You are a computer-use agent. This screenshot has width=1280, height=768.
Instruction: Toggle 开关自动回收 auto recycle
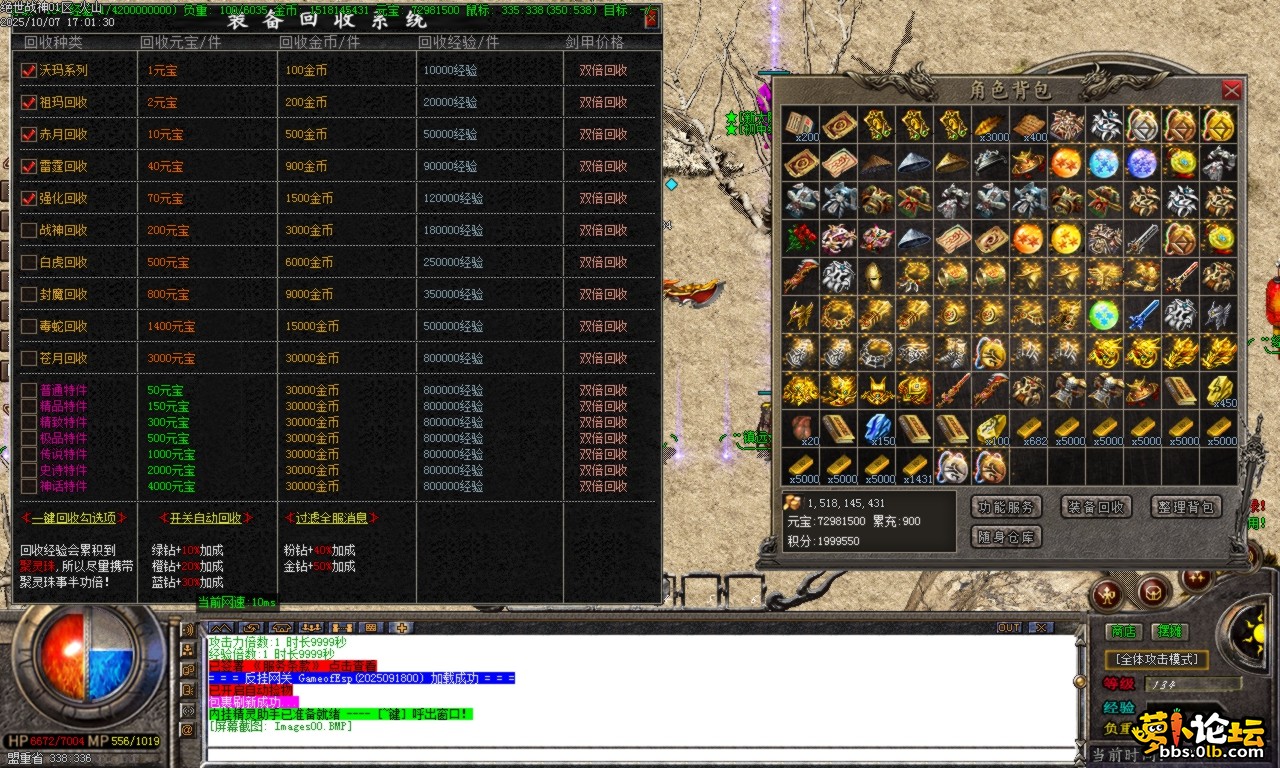(x=205, y=518)
